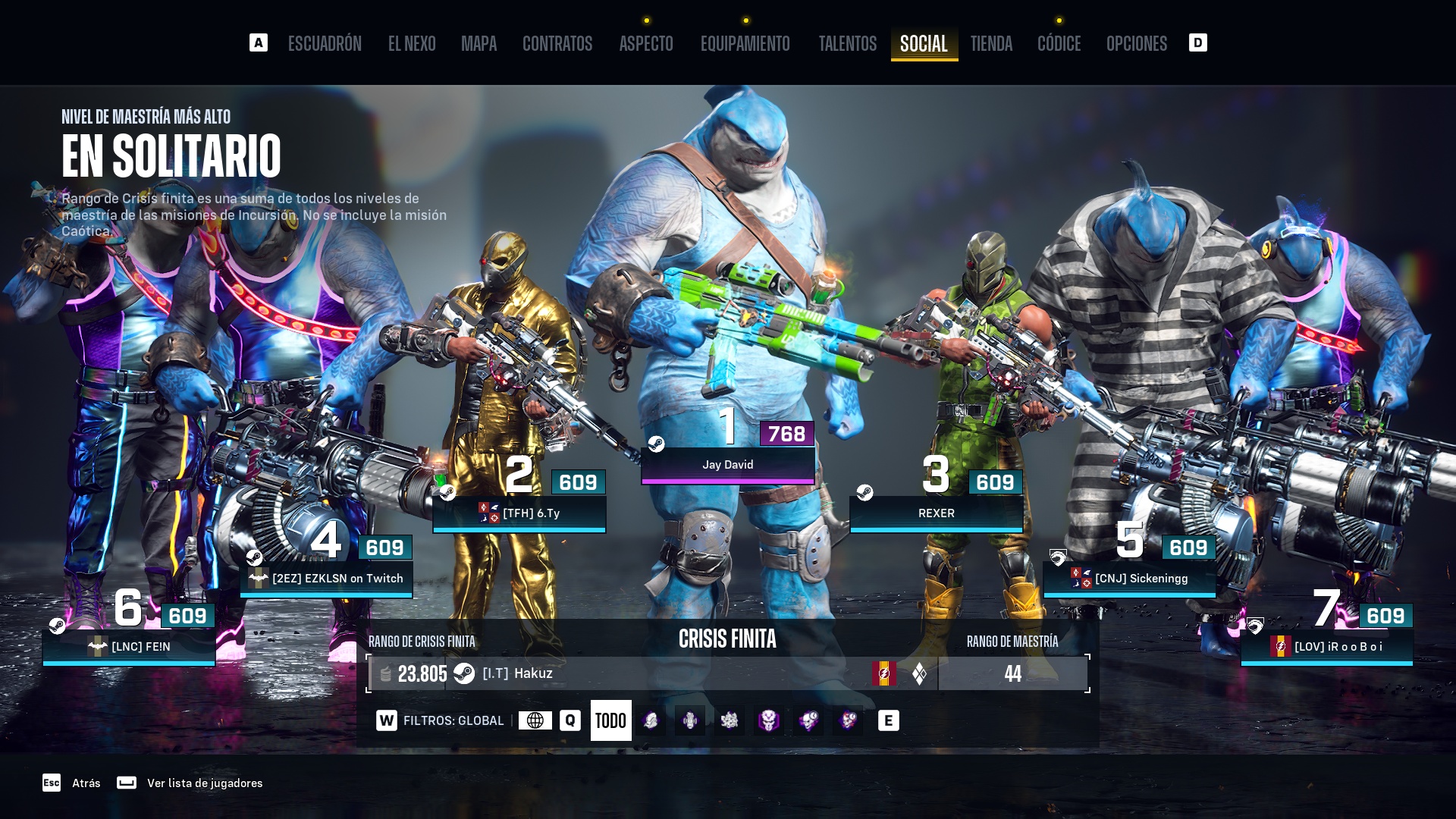Visit the Tienda tab

(x=991, y=44)
